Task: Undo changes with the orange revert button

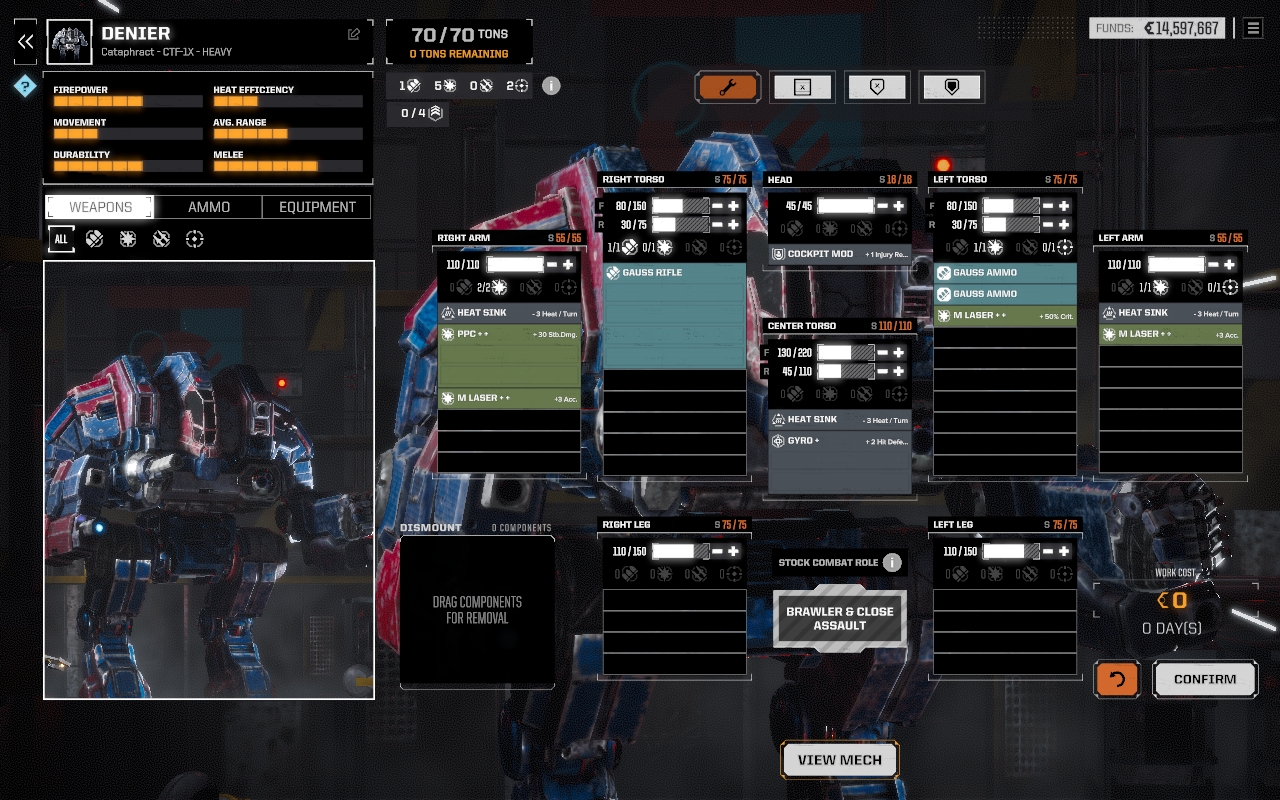Action: (1117, 679)
